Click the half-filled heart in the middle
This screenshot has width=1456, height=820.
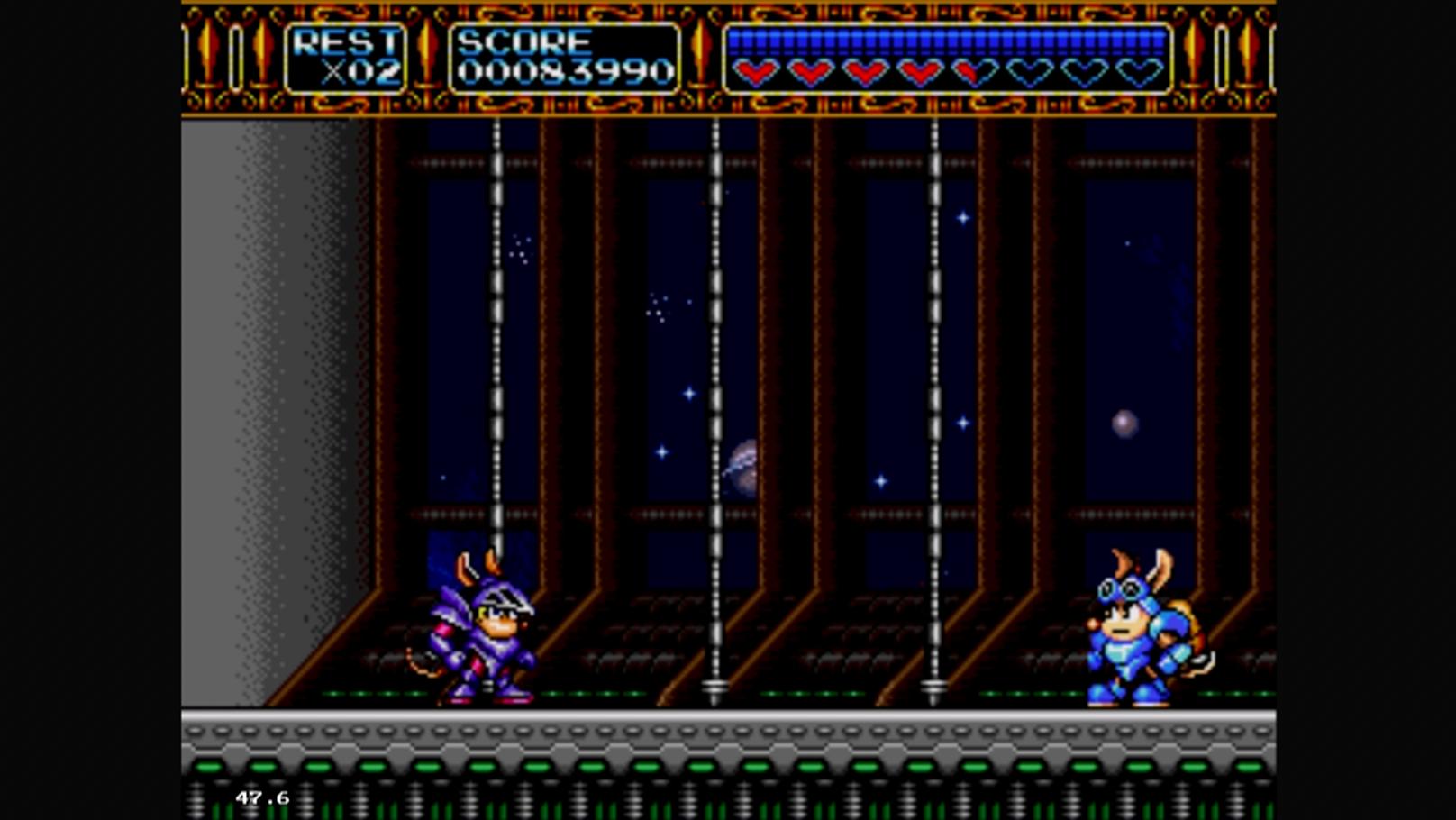coord(973,72)
